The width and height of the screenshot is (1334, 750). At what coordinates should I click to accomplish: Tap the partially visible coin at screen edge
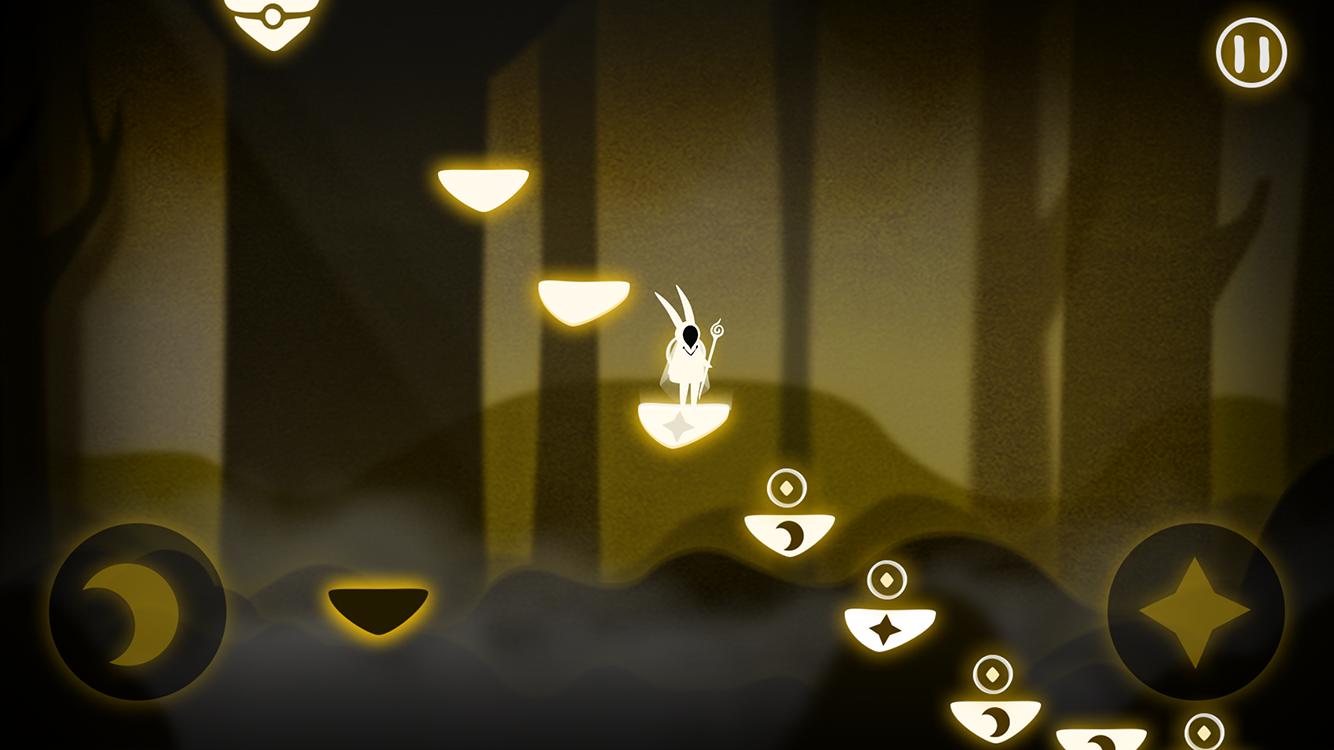[x=1204, y=733]
